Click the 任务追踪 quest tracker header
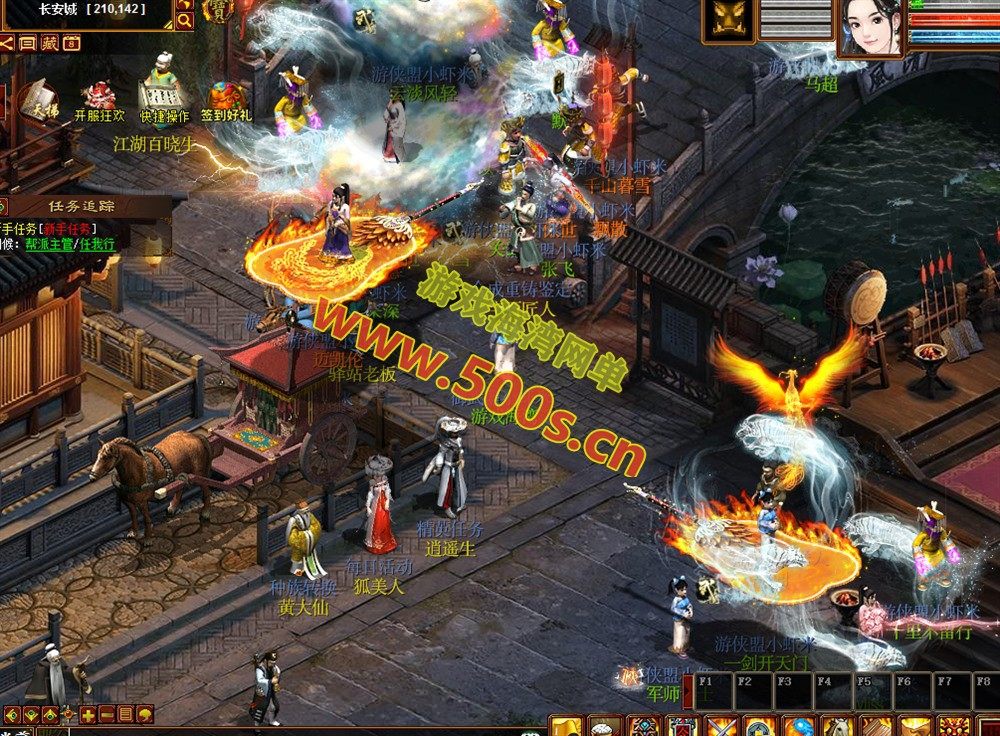 (x=82, y=206)
